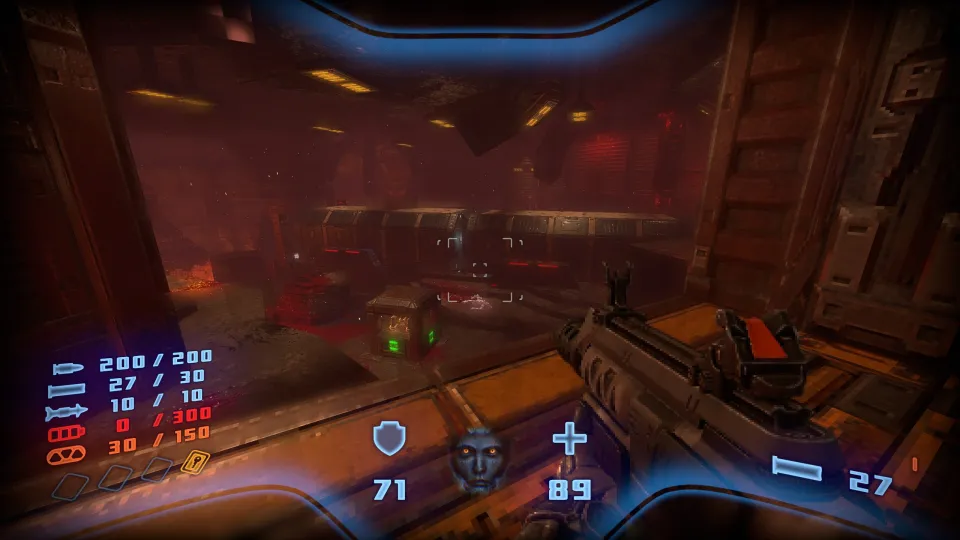Click the health cross icon
This screenshot has width=960, height=540.
pyautogui.click(x=569, y=438)
